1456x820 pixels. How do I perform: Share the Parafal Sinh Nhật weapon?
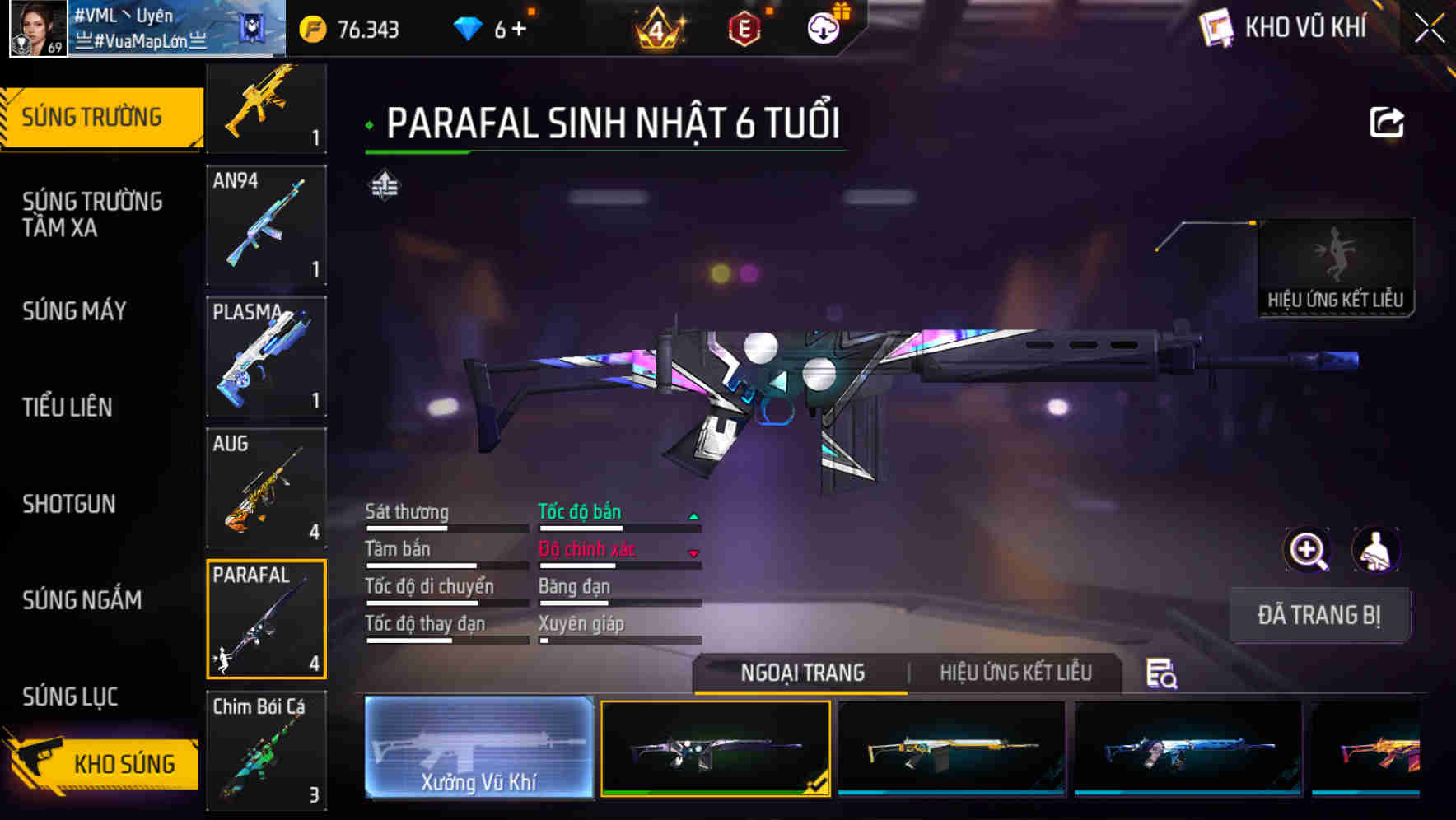coord(1386,122)
